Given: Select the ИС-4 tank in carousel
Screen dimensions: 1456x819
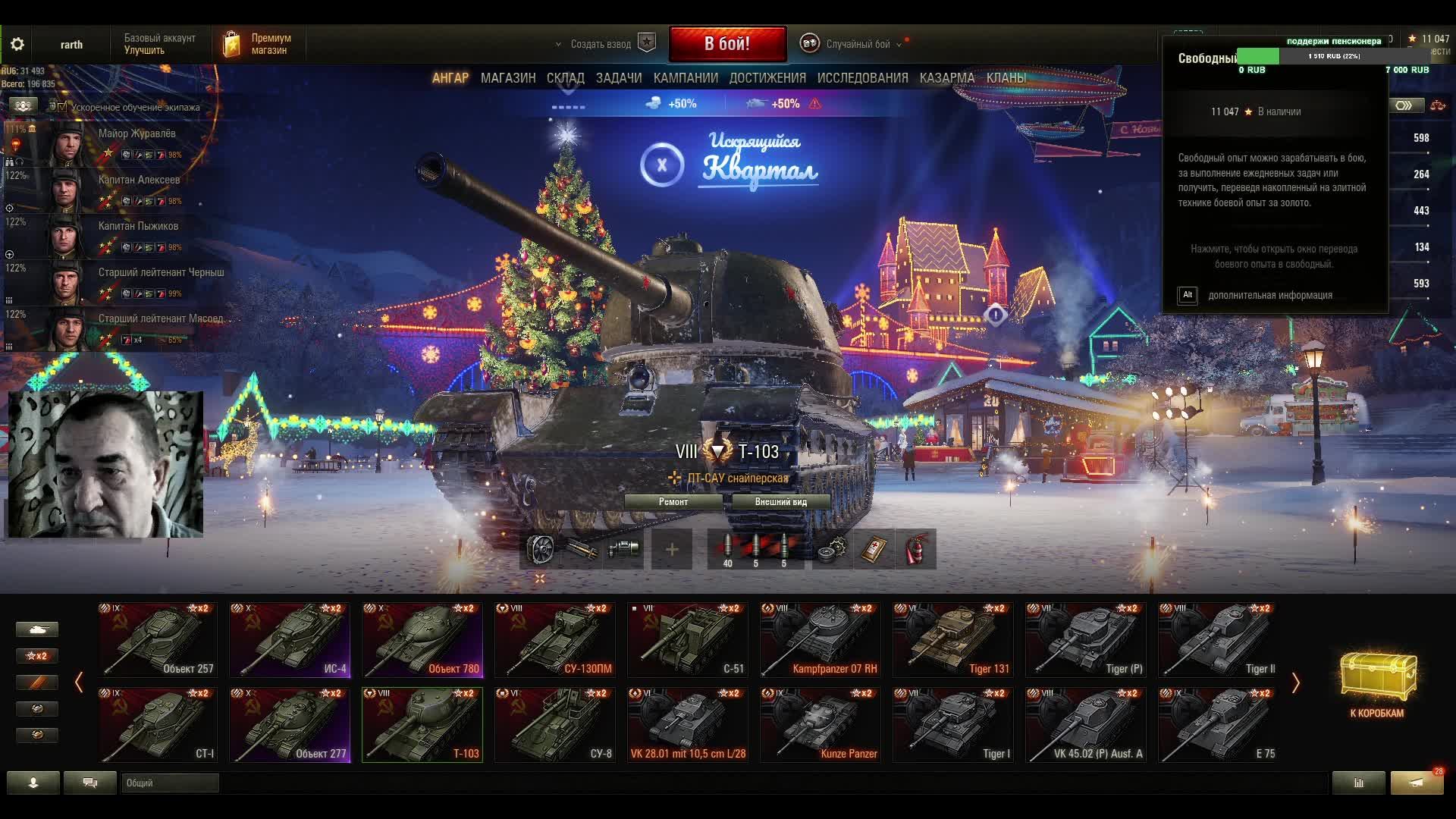Looking at the screenshot, I should pos(290,639).
